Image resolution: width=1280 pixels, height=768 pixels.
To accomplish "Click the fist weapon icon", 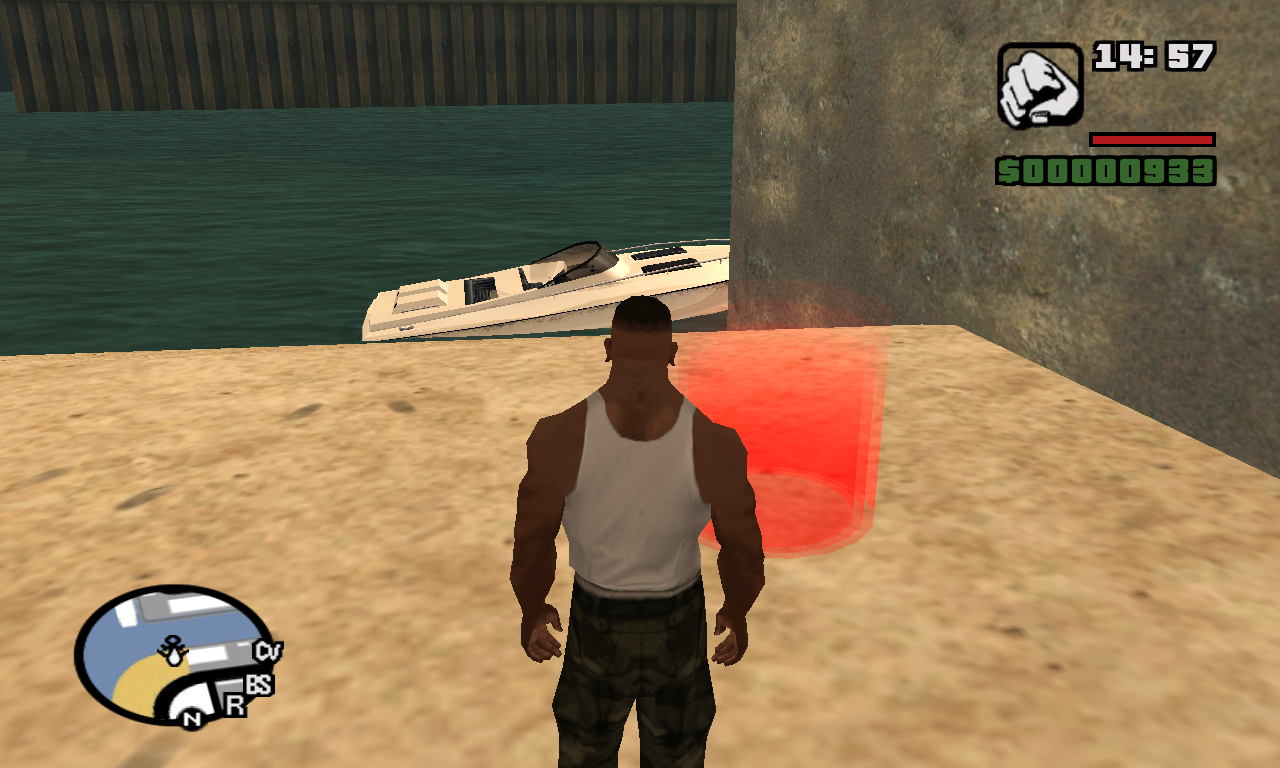I will click(x=1039, y=84).
